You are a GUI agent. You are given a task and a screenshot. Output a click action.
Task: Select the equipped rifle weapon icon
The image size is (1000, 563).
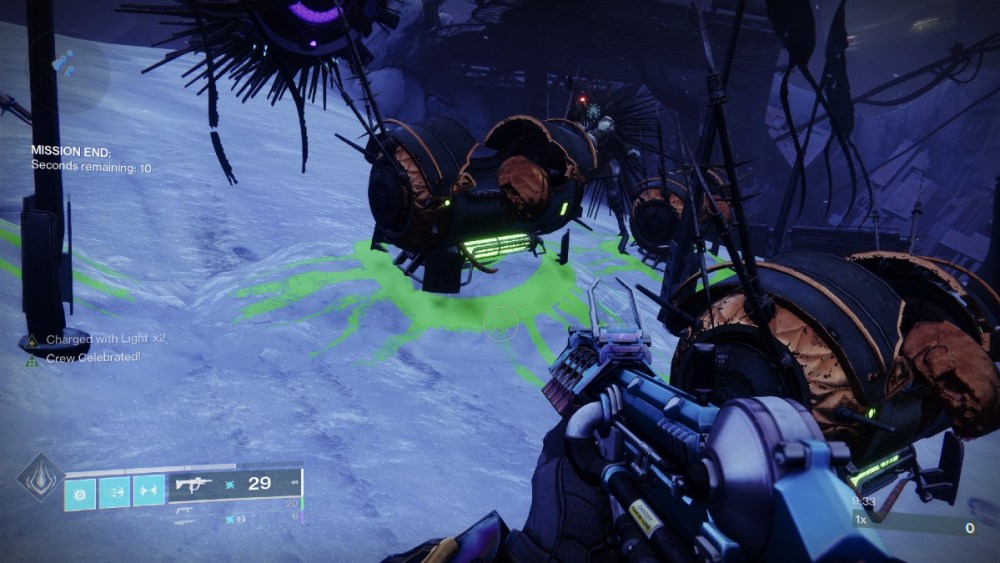[193, 485]
